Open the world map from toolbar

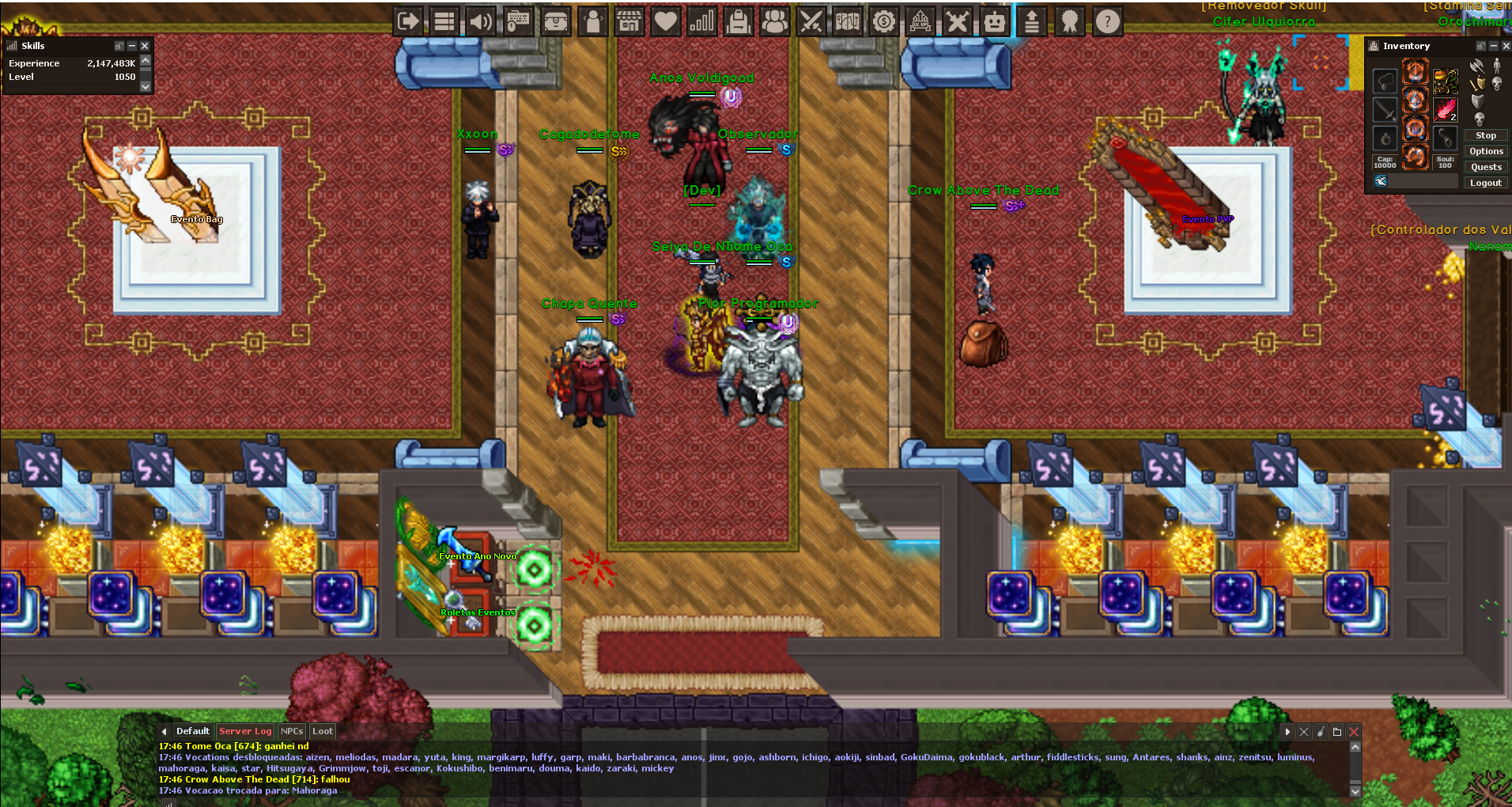pyautogui.click(x=847, y=21)
